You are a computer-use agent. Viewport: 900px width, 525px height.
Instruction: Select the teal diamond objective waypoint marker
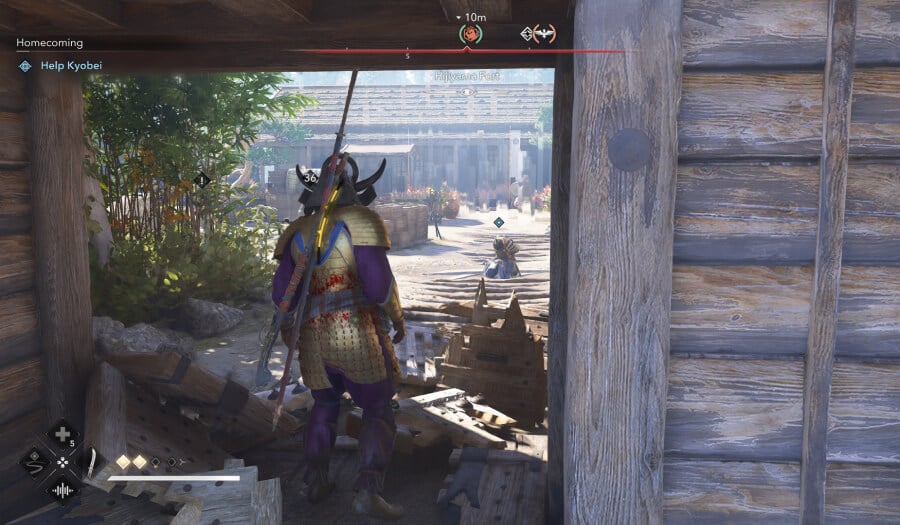click(498, 222)
